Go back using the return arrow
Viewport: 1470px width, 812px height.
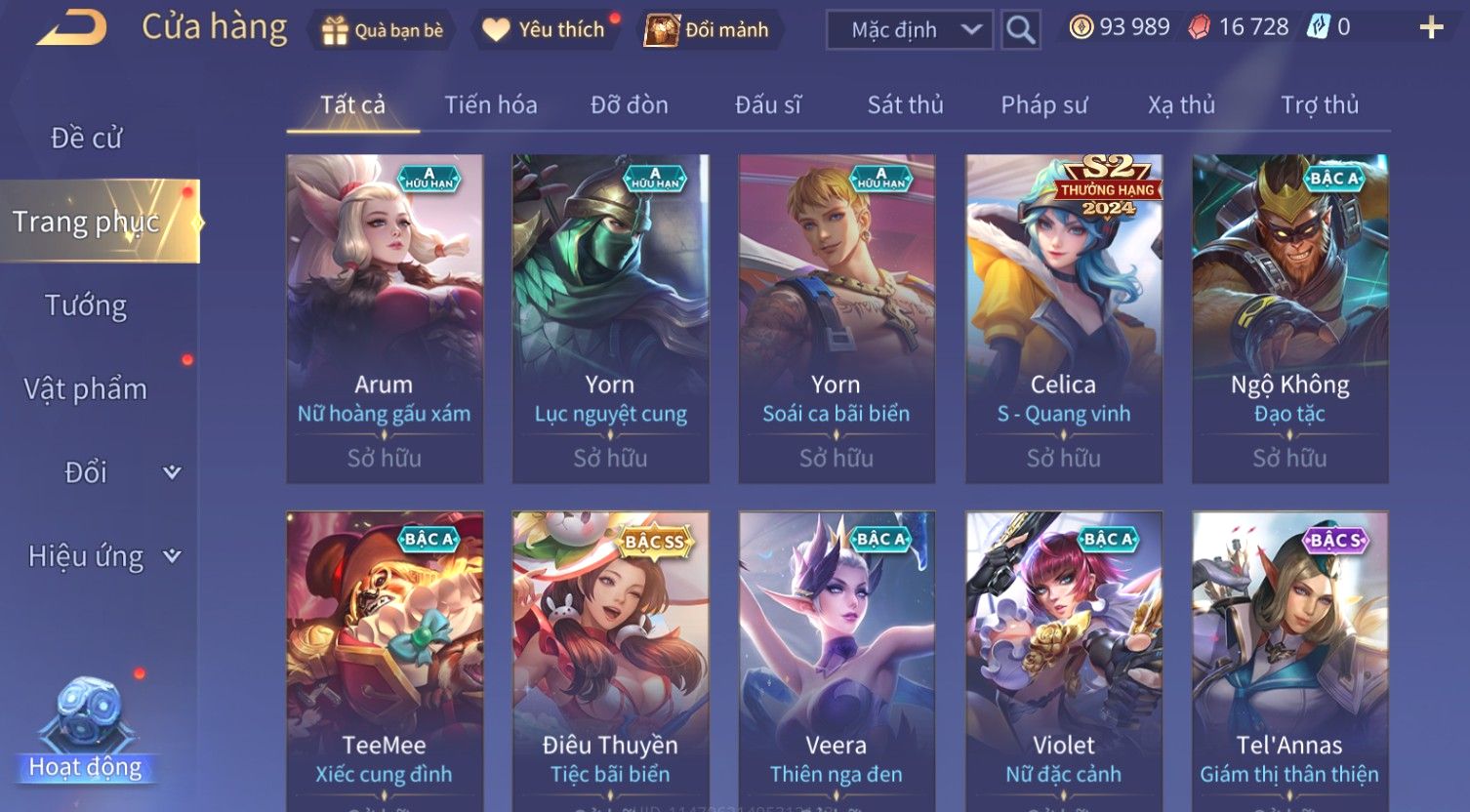coord(70,27)
